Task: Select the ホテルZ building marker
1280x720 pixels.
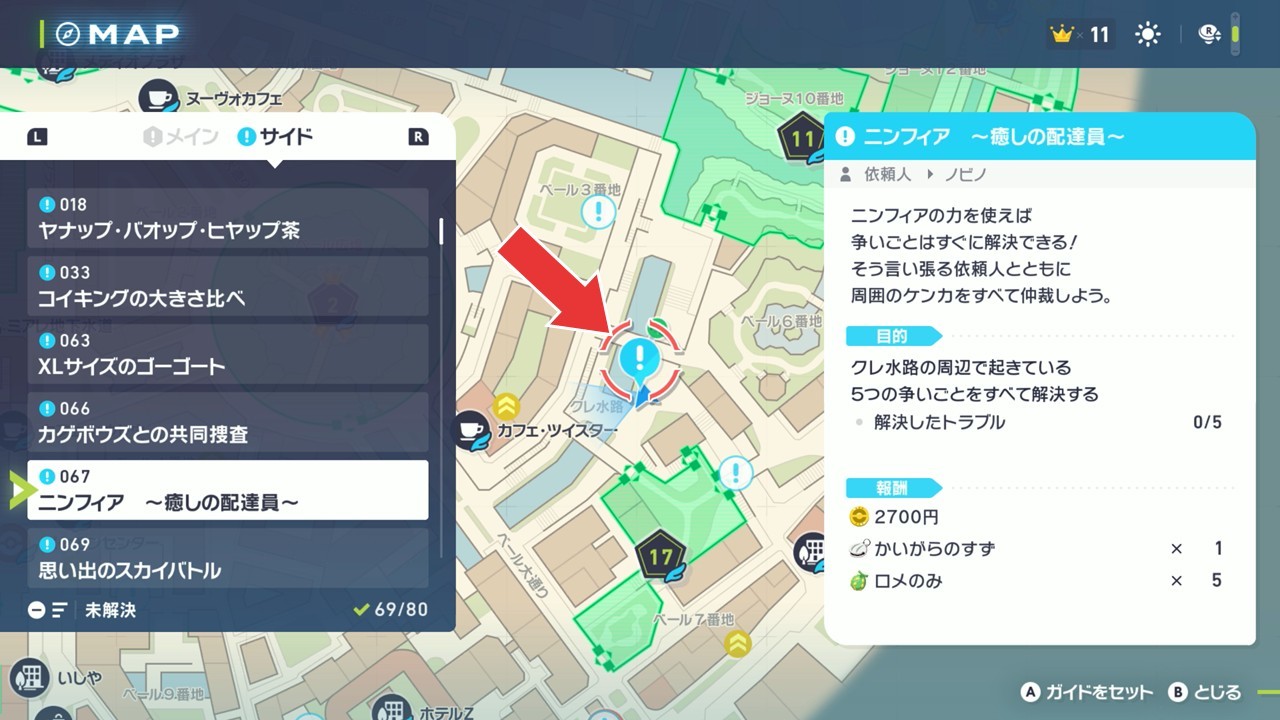Action: point(391,712)
